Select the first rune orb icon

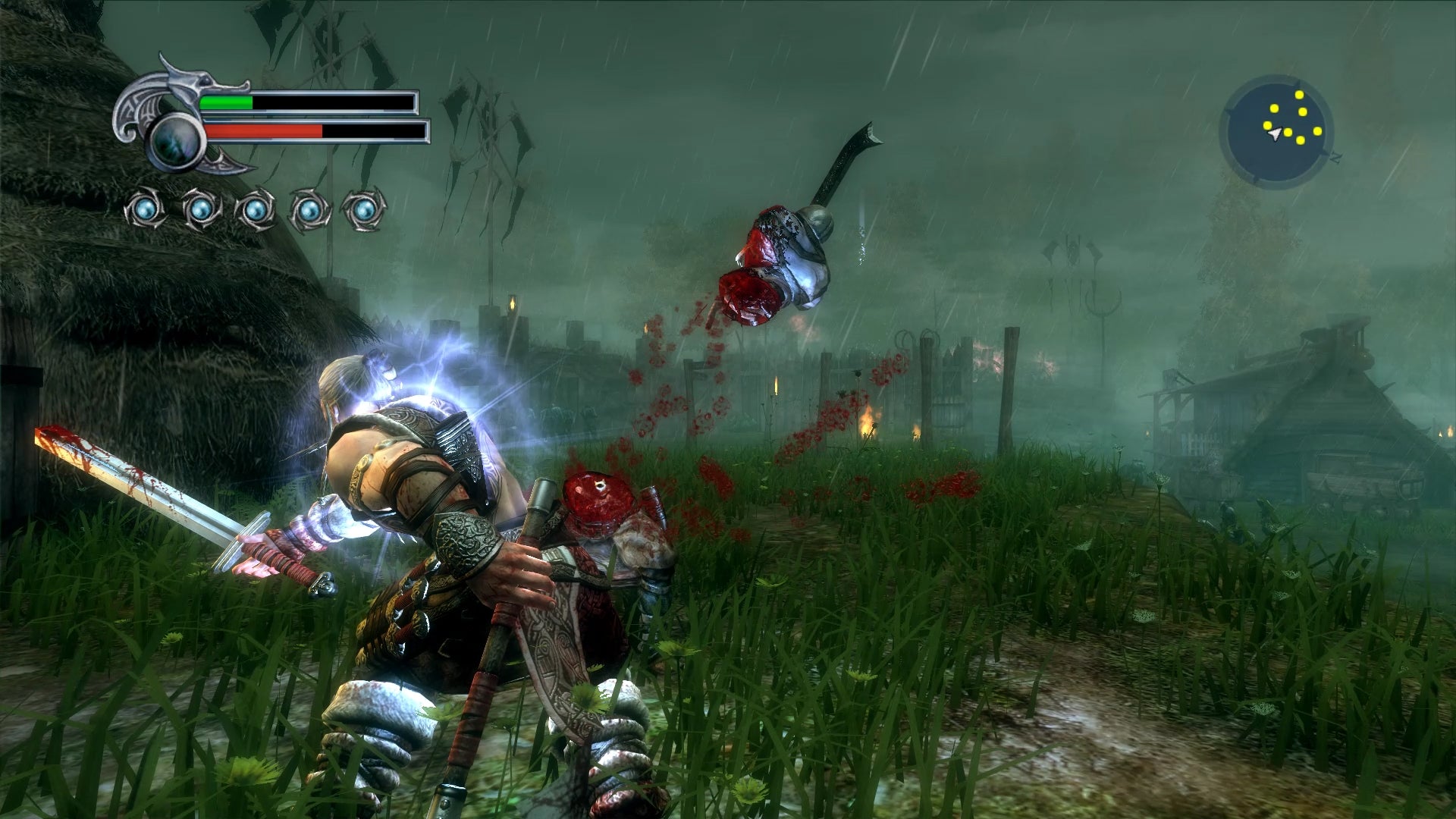coord(144,210)
